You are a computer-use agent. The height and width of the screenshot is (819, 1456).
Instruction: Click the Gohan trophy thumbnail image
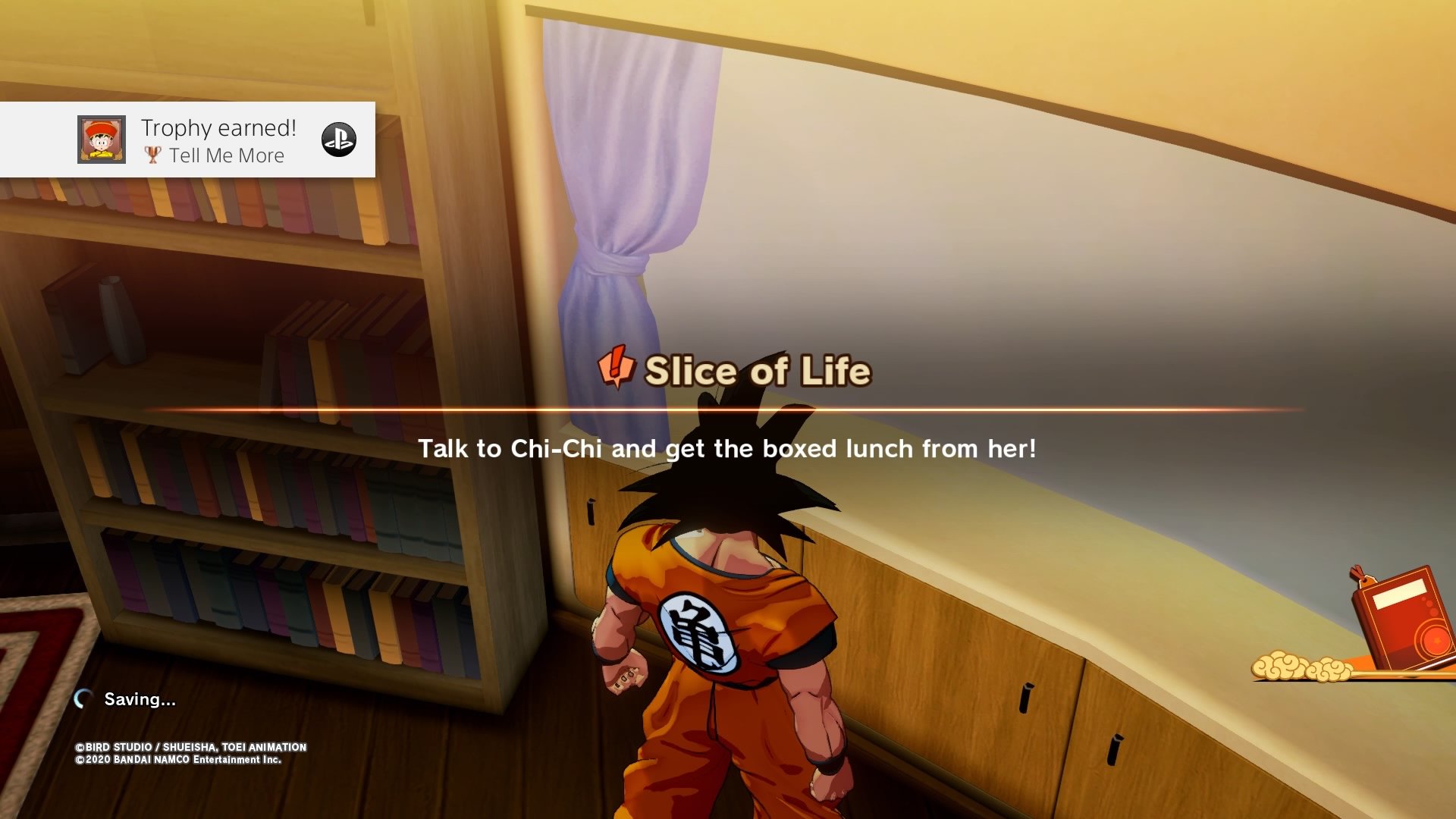tap(102, 140)
